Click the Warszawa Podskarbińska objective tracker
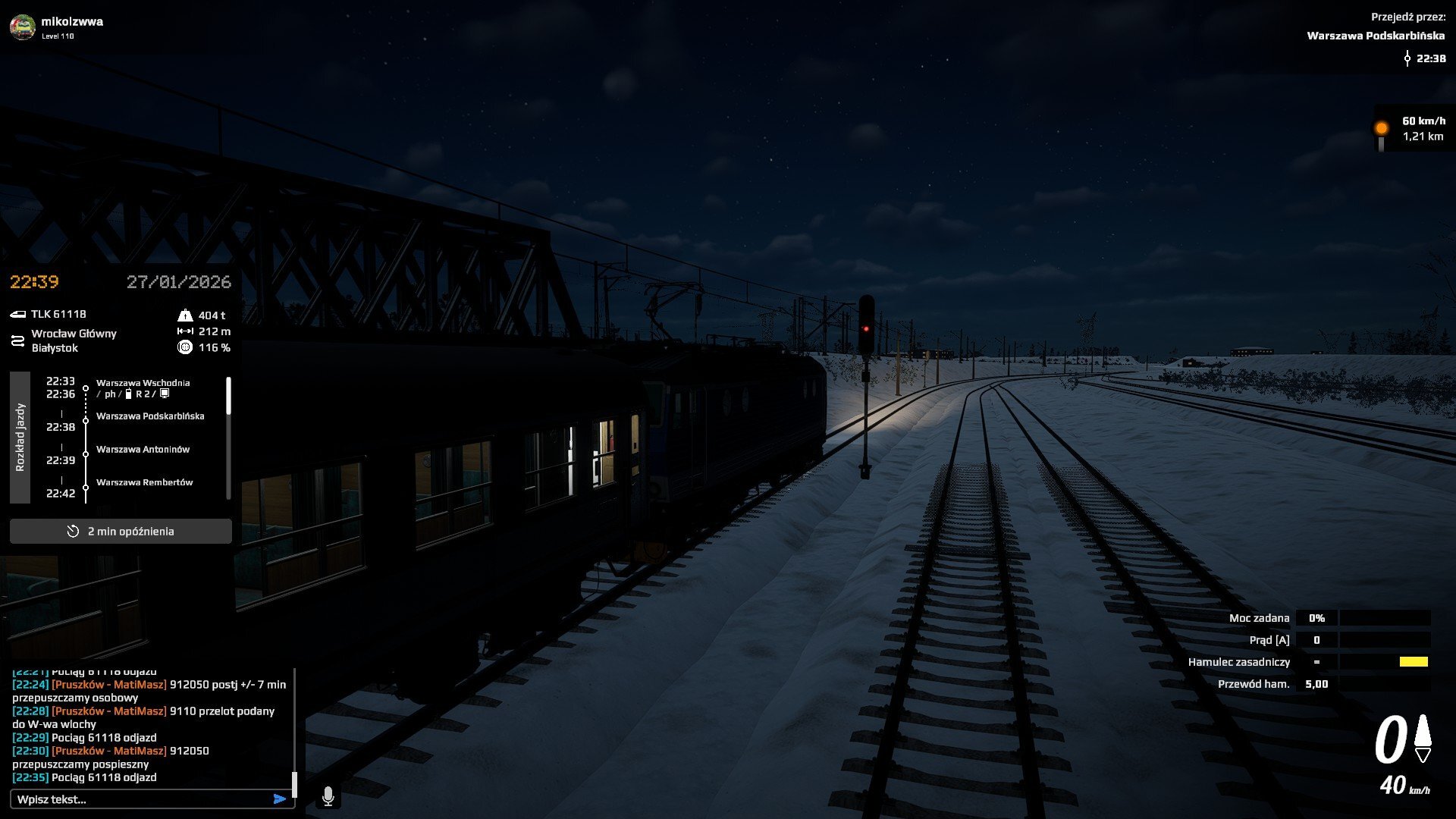 1375,36
